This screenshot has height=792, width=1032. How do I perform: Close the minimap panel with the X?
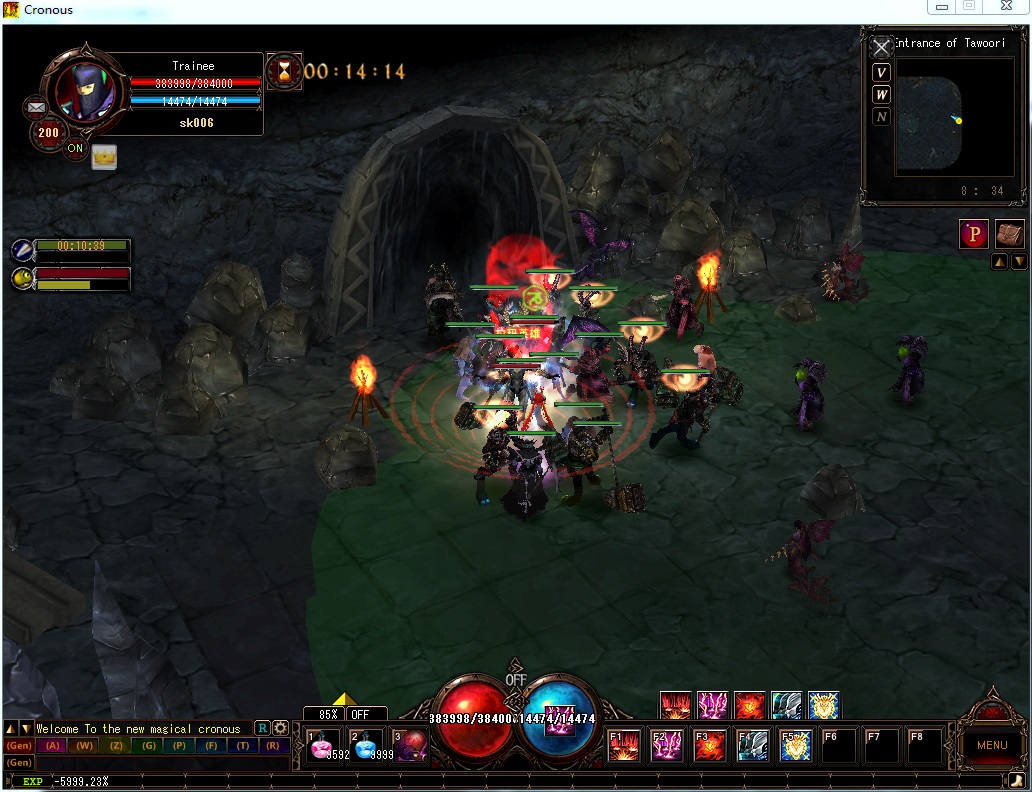click(x=881, y=48)
